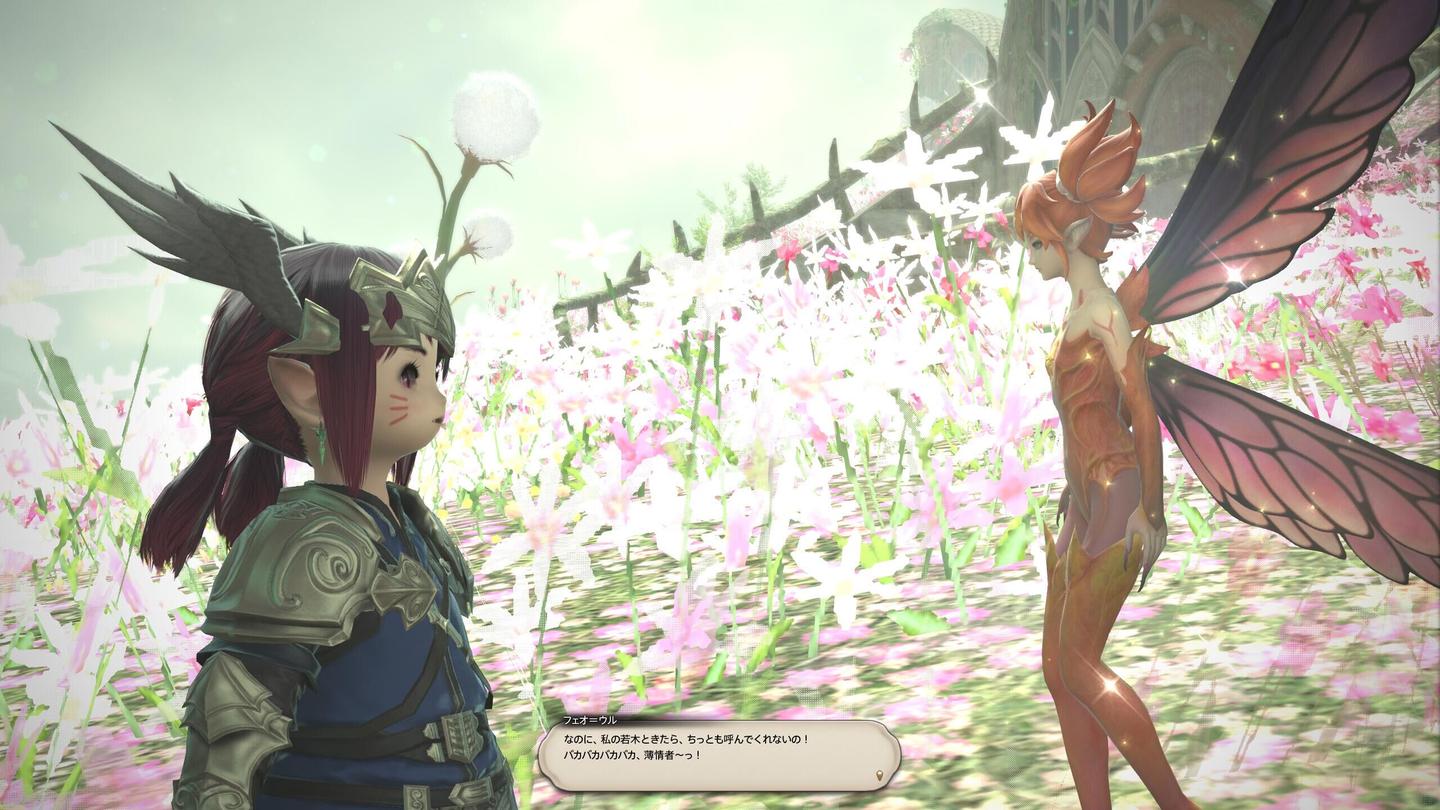Click the gold continue marker in the dialogue
This screenshot has height=810, width=1440.
(x=879, y=775)
